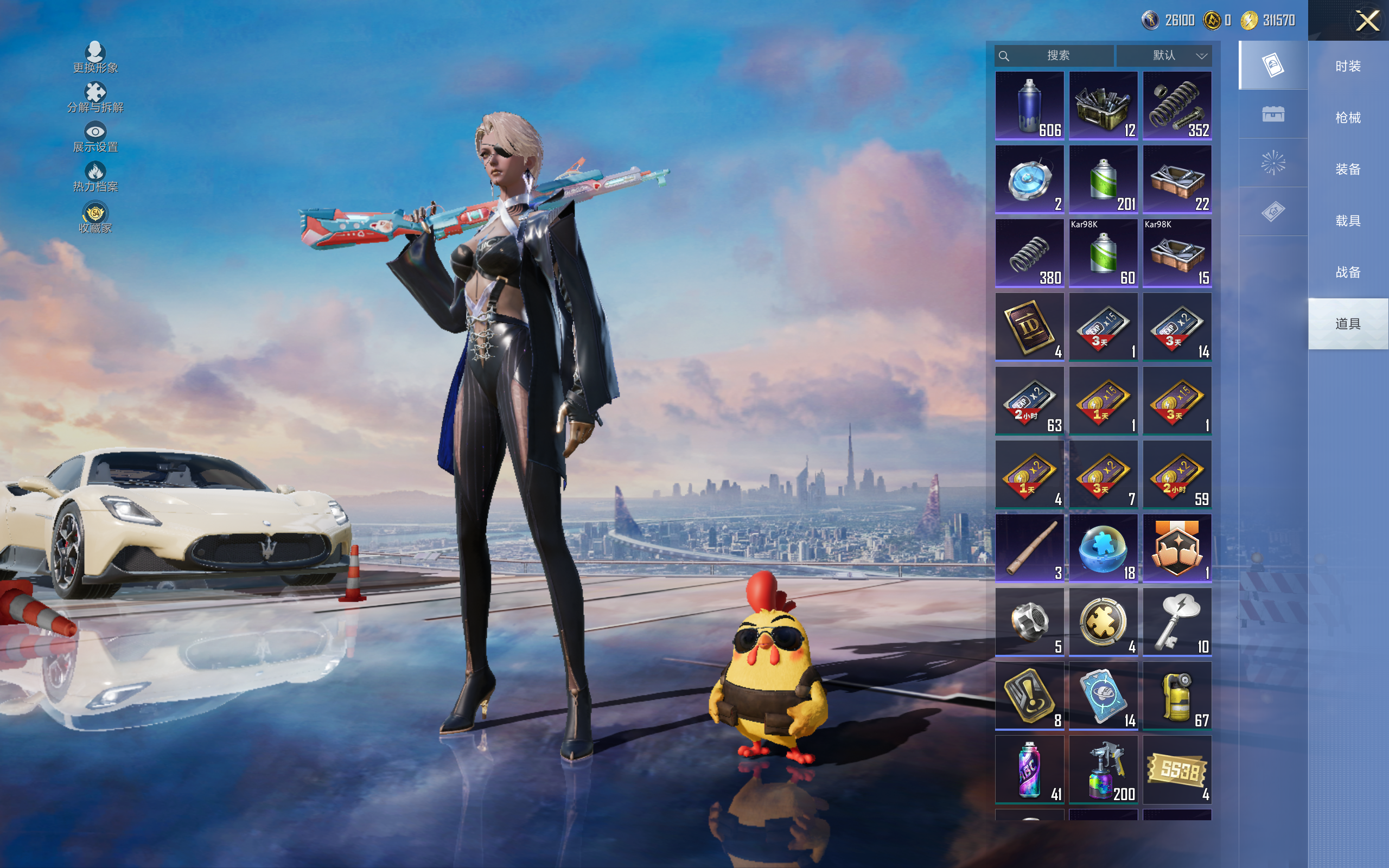Open 分解与拆解 dismantle menu
1389x868 pixels.
(x=95, y=97)
